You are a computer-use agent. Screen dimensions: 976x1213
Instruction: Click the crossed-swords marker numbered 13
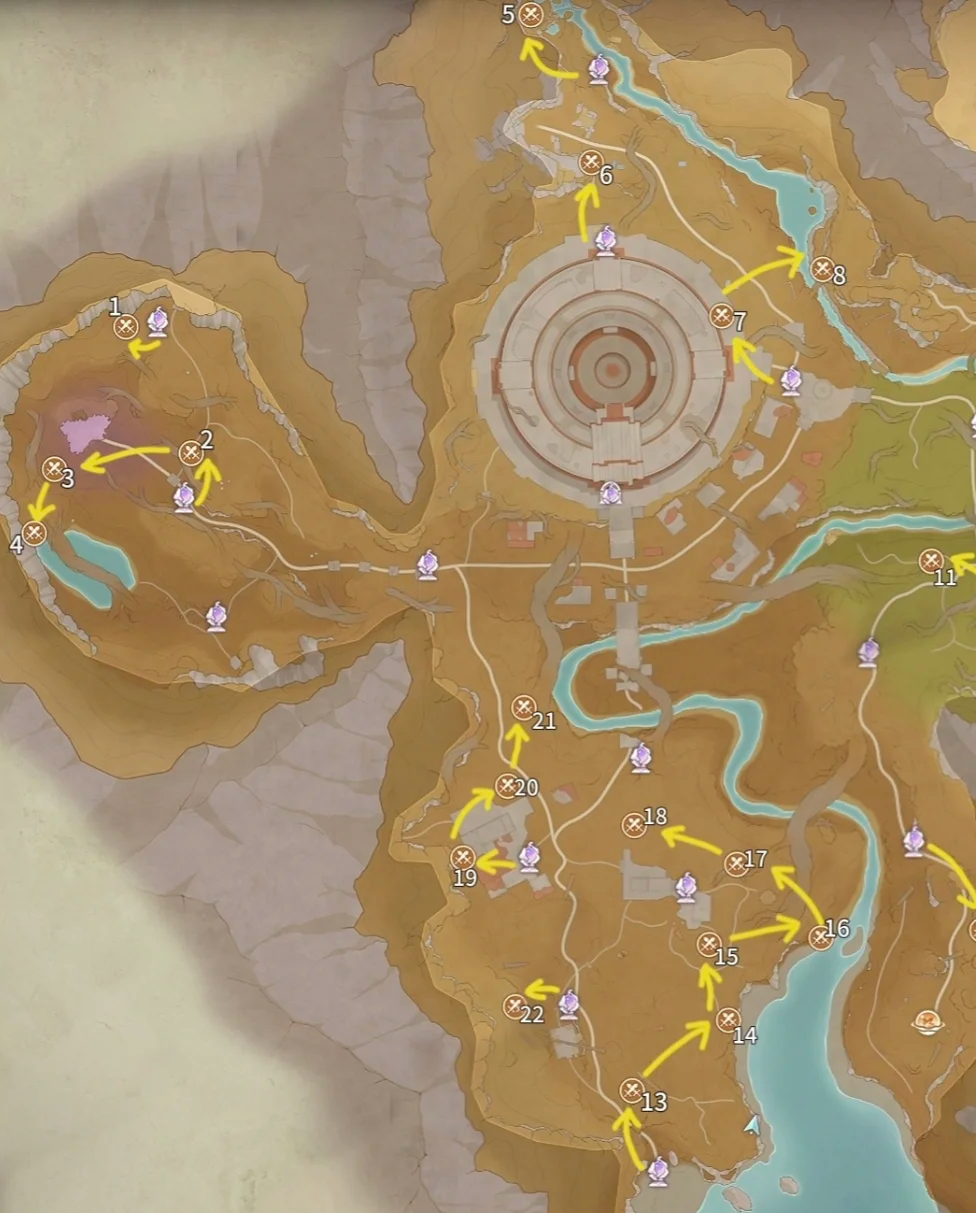point(632,1090)
